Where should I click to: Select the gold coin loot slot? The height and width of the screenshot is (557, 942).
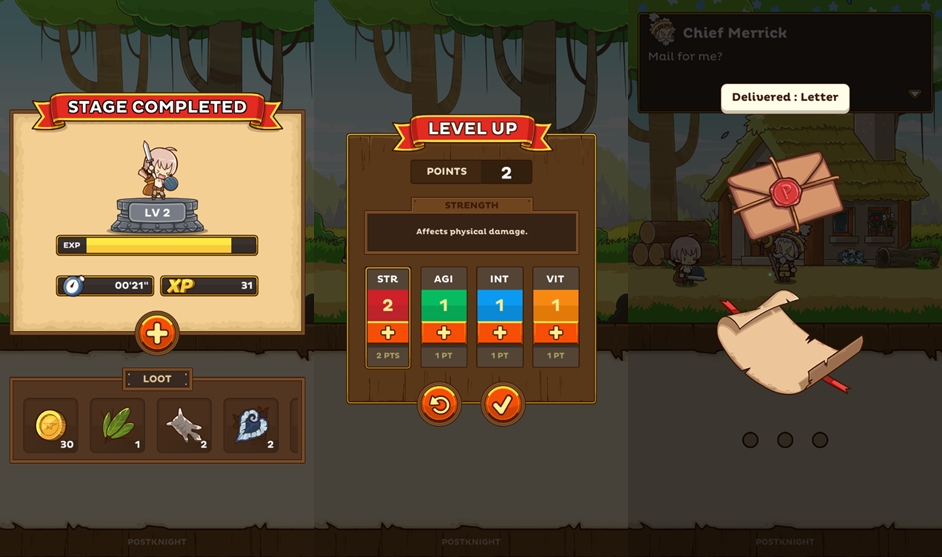pos(51,425)
